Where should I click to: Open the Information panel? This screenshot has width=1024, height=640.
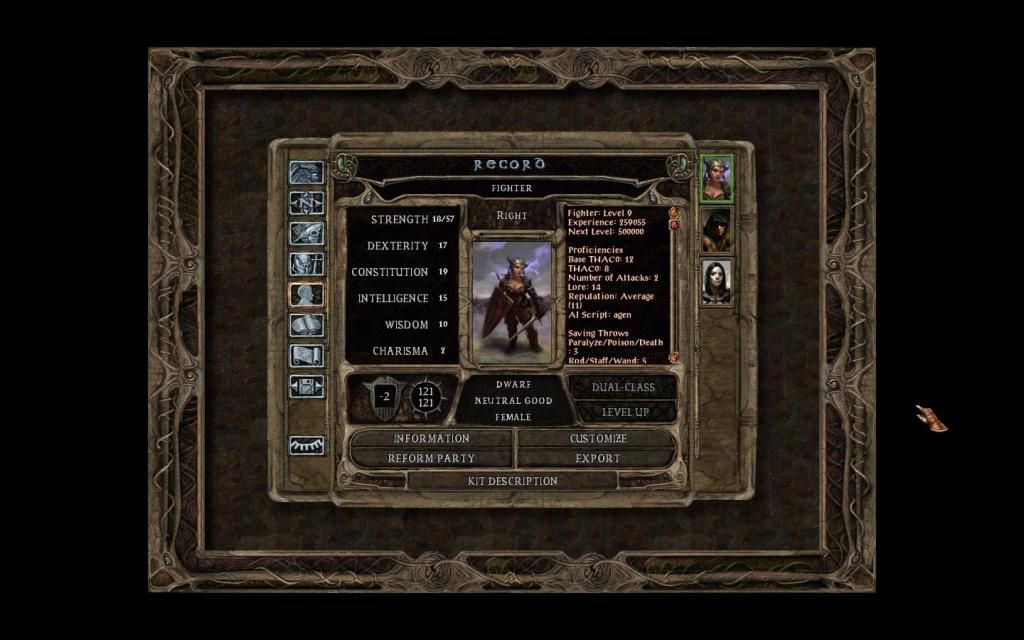pyautogui.click(x=431, y=438)
